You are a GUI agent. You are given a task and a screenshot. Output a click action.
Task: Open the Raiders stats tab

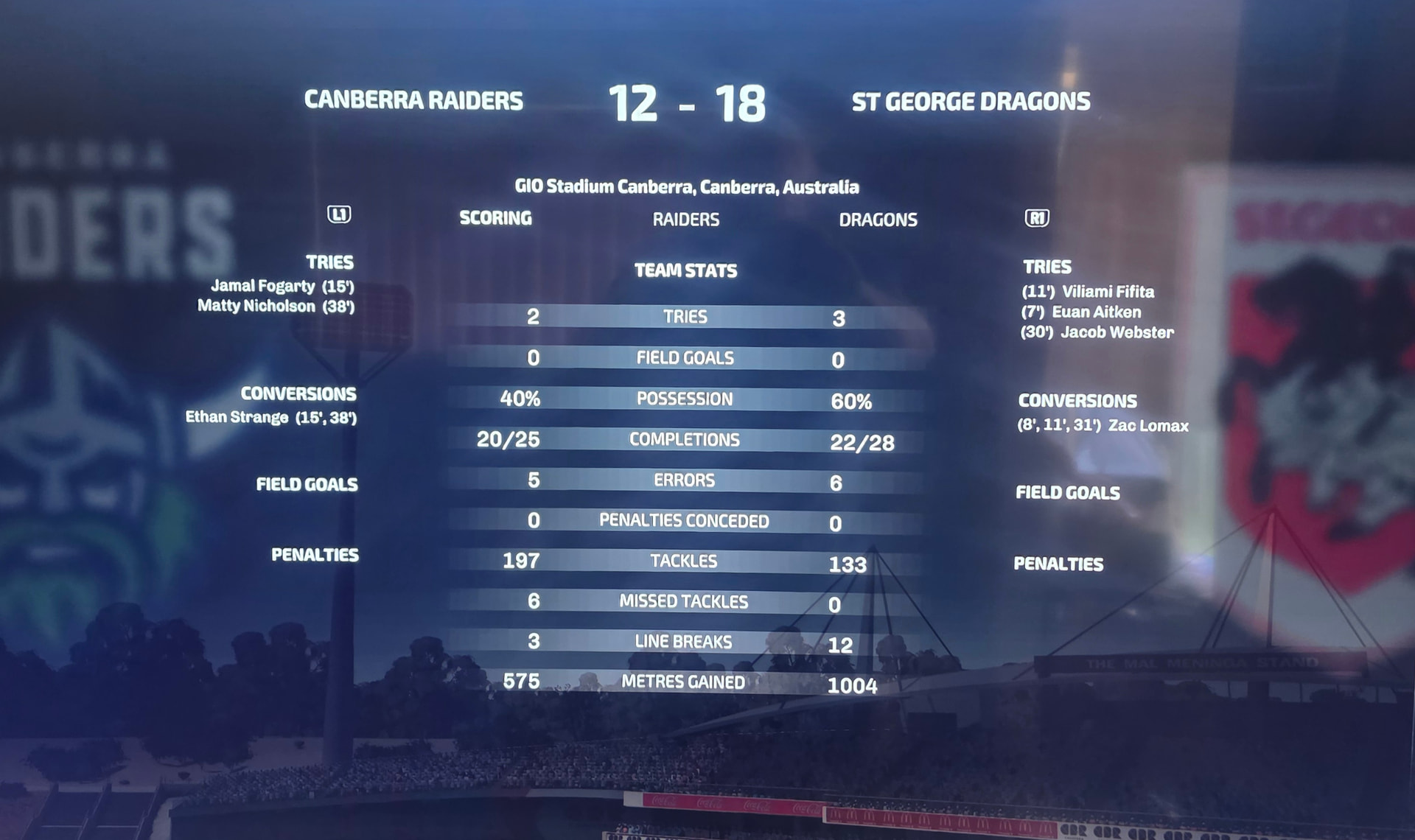[x=685, y=220]
